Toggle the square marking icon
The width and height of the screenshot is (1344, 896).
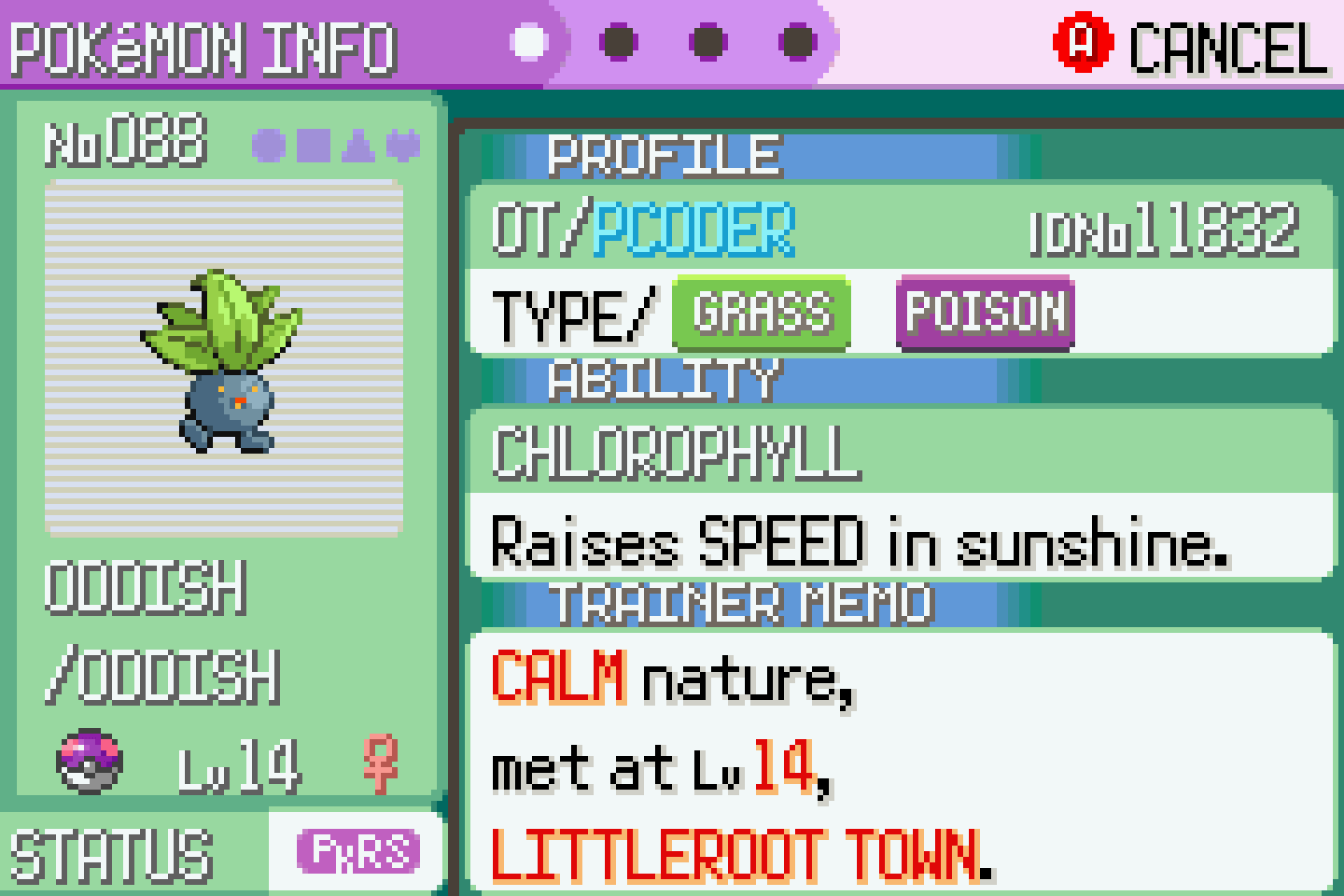click(313, 146)
